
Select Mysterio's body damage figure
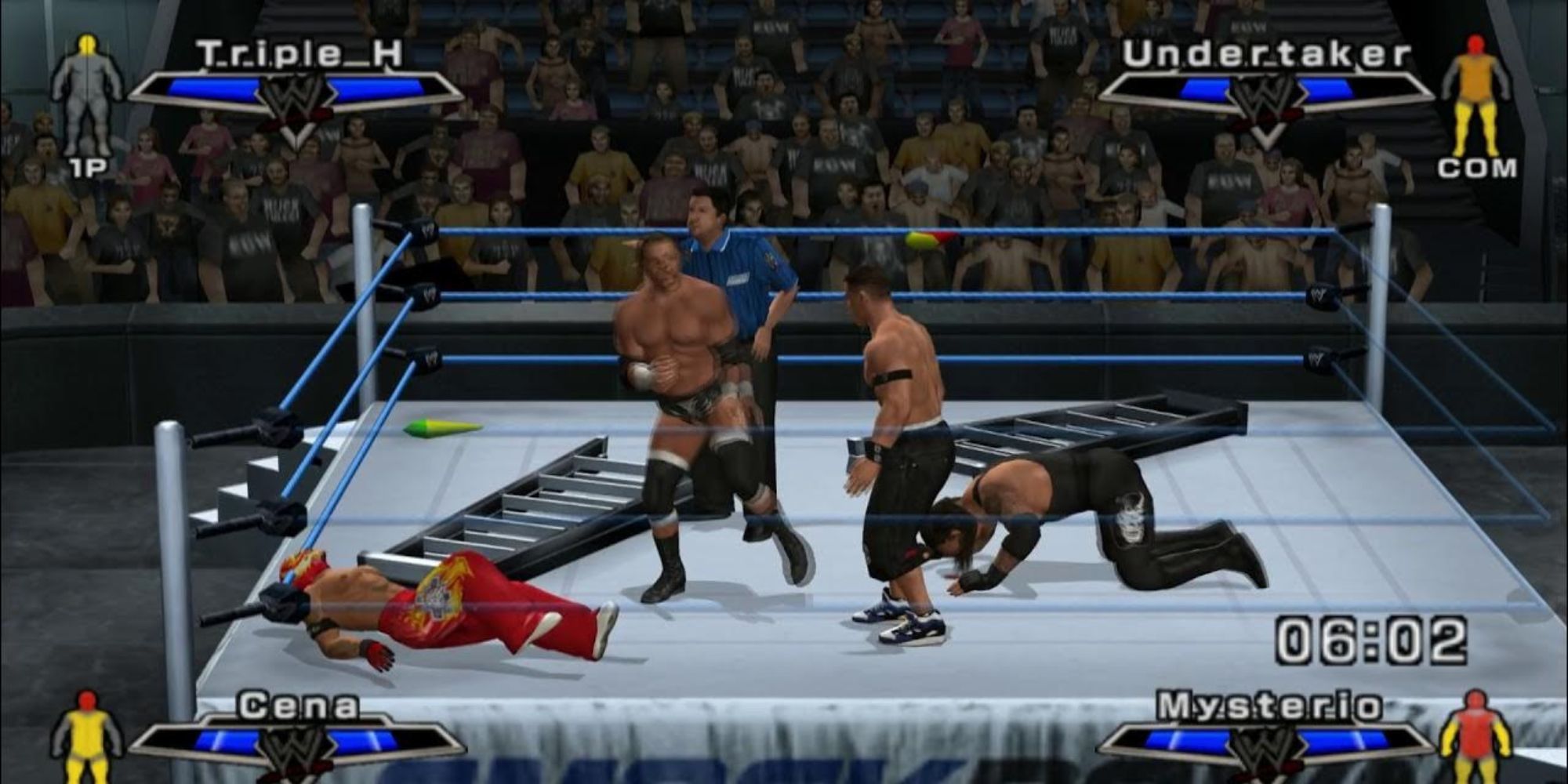1475,735
